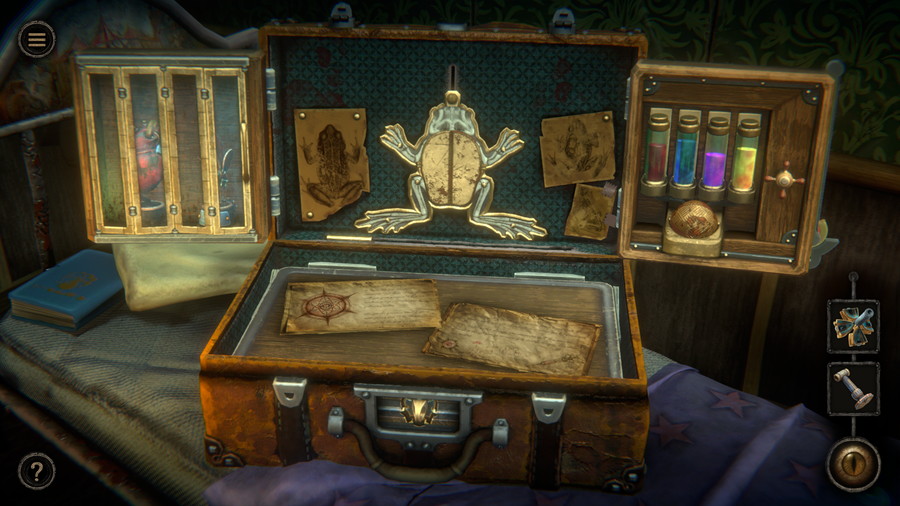Select the metal handle inventory item
900x506 pixels.
click(853, 388)
